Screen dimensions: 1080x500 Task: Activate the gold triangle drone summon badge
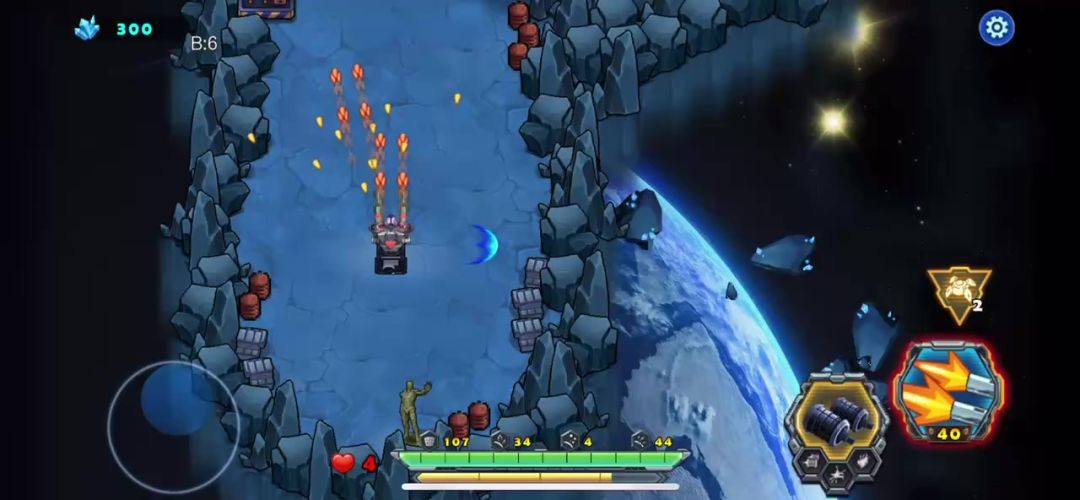(958, 292)
